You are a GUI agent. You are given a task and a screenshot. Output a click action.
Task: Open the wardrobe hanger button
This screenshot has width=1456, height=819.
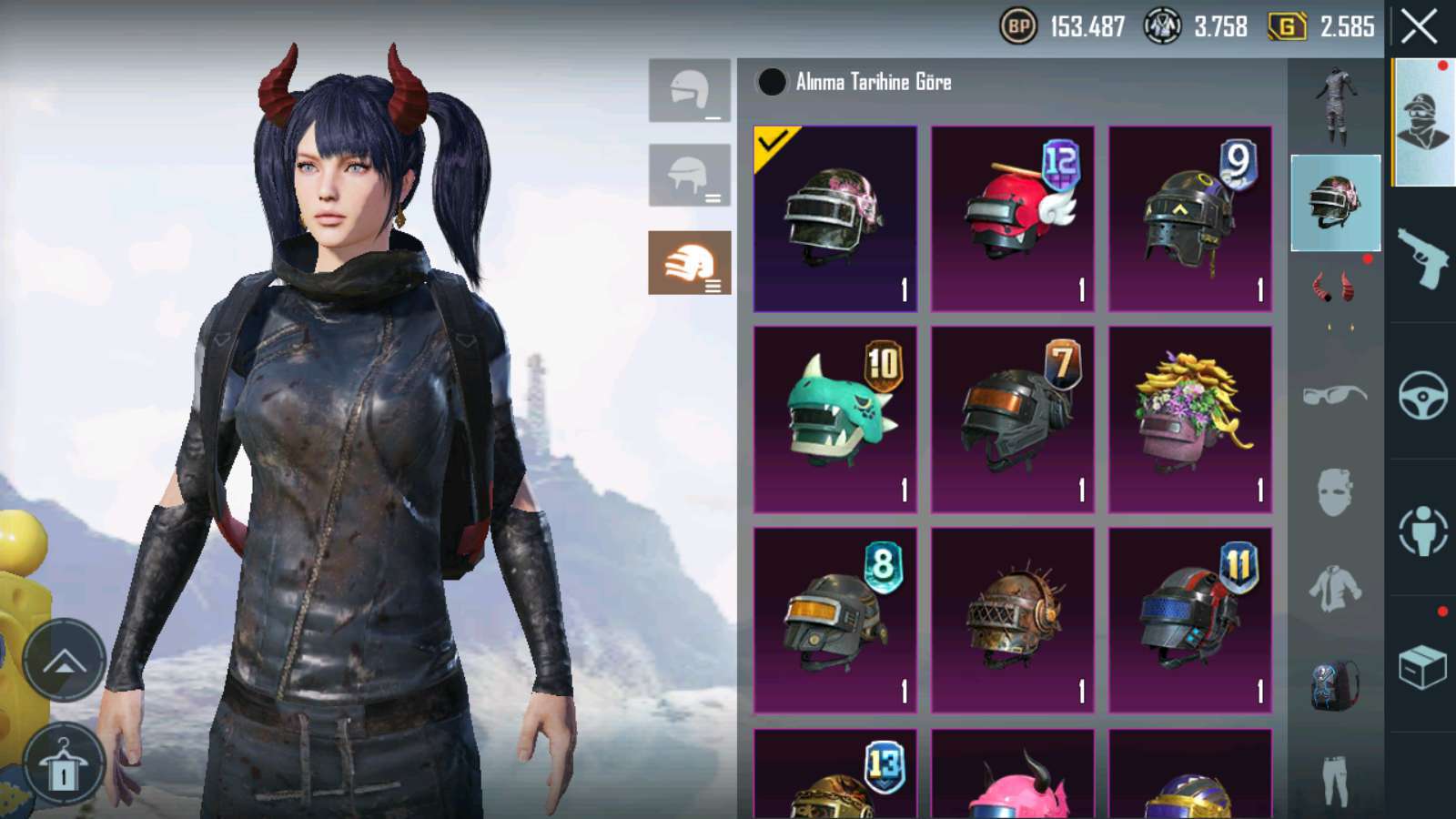pos(63,766)
